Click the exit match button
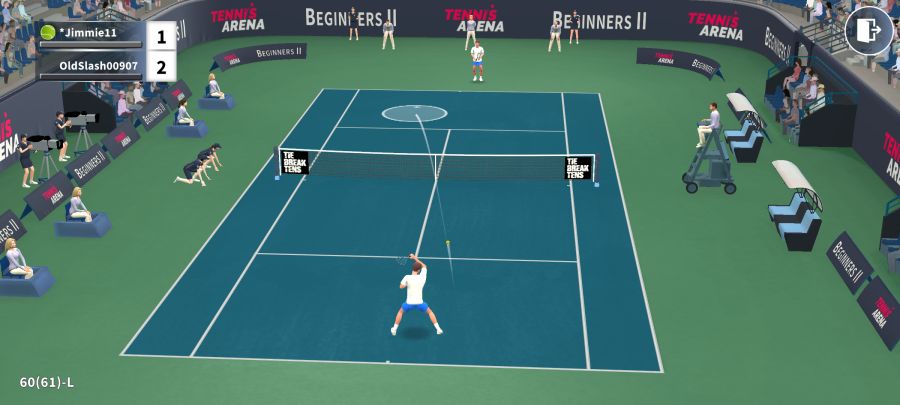This screenshot has width=900, height=405. (x=868, y=31)
